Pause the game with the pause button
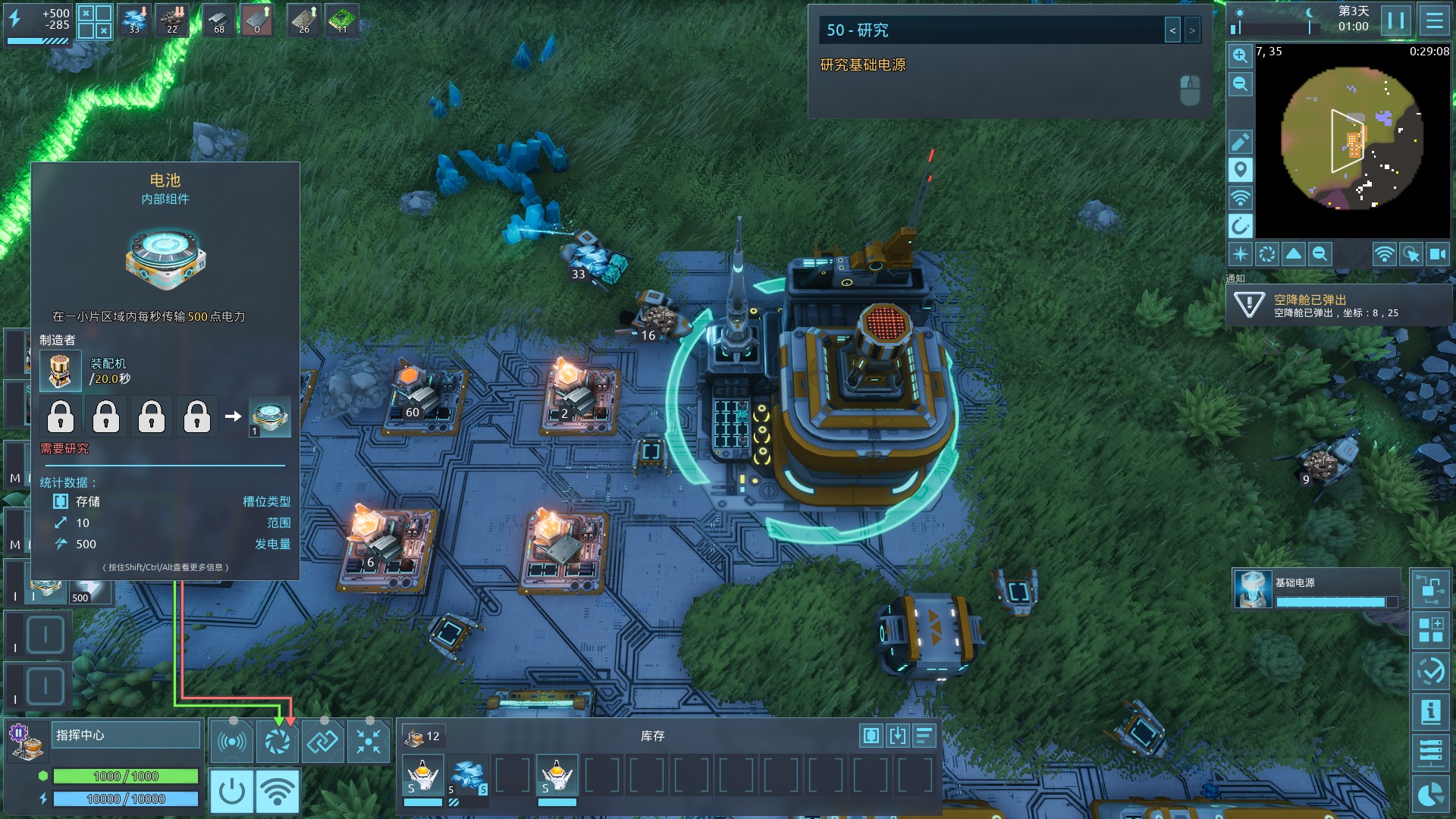The width and height of the screenshot is (1456, 819). [x=1395, y=20]
